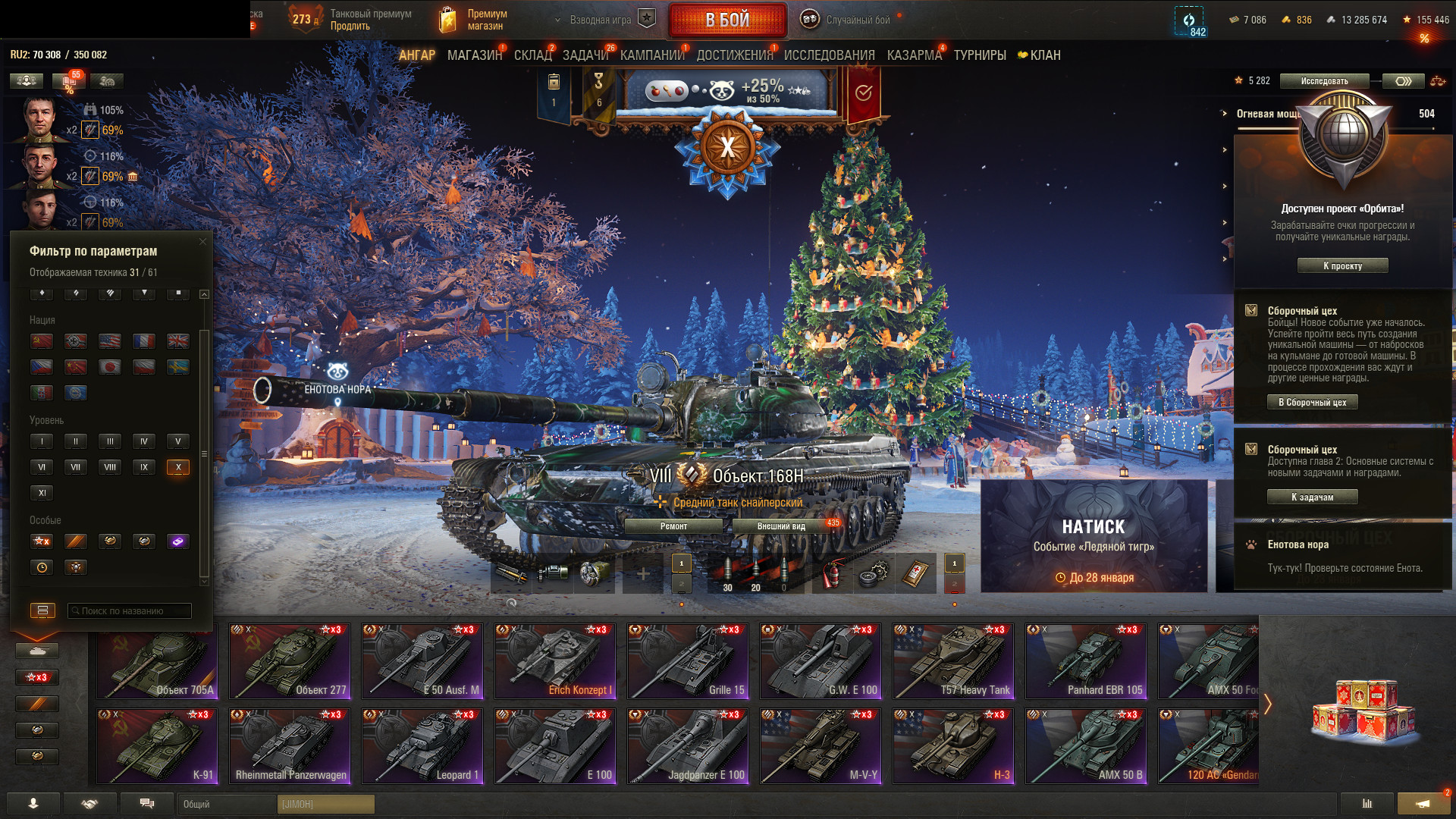Switch to the ИССЛЕДОВАНИЯ tab

pyautogui.click(x=829, y=55)
